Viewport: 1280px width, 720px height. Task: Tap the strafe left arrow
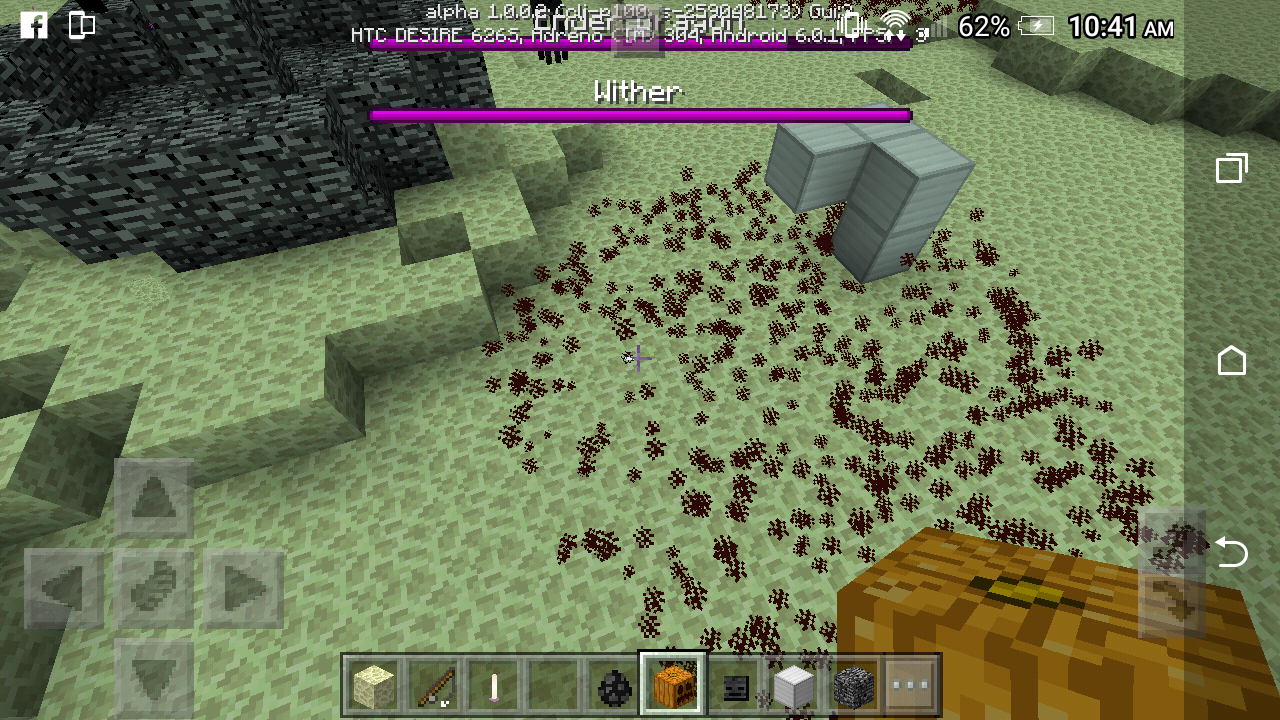coord(64,589)
